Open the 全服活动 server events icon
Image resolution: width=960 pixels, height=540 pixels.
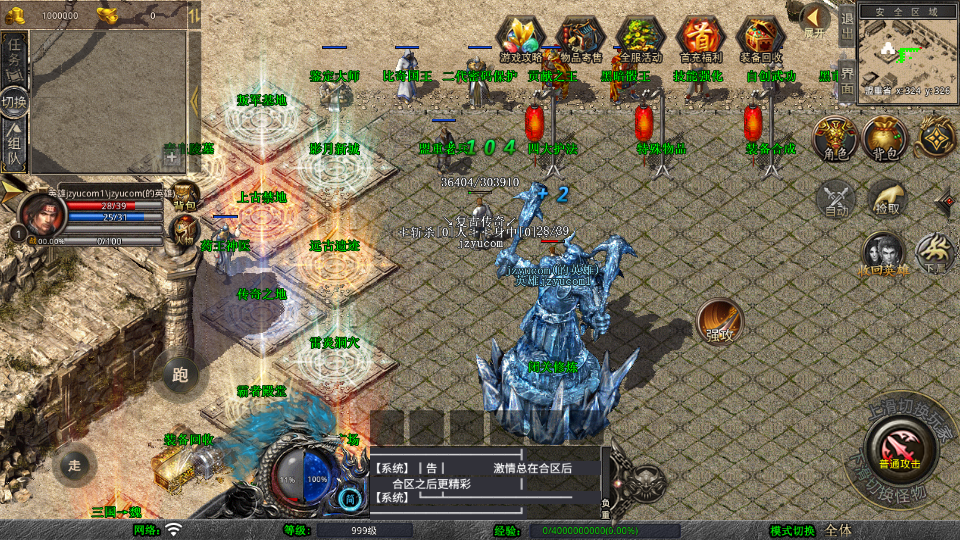coord(640,36)
